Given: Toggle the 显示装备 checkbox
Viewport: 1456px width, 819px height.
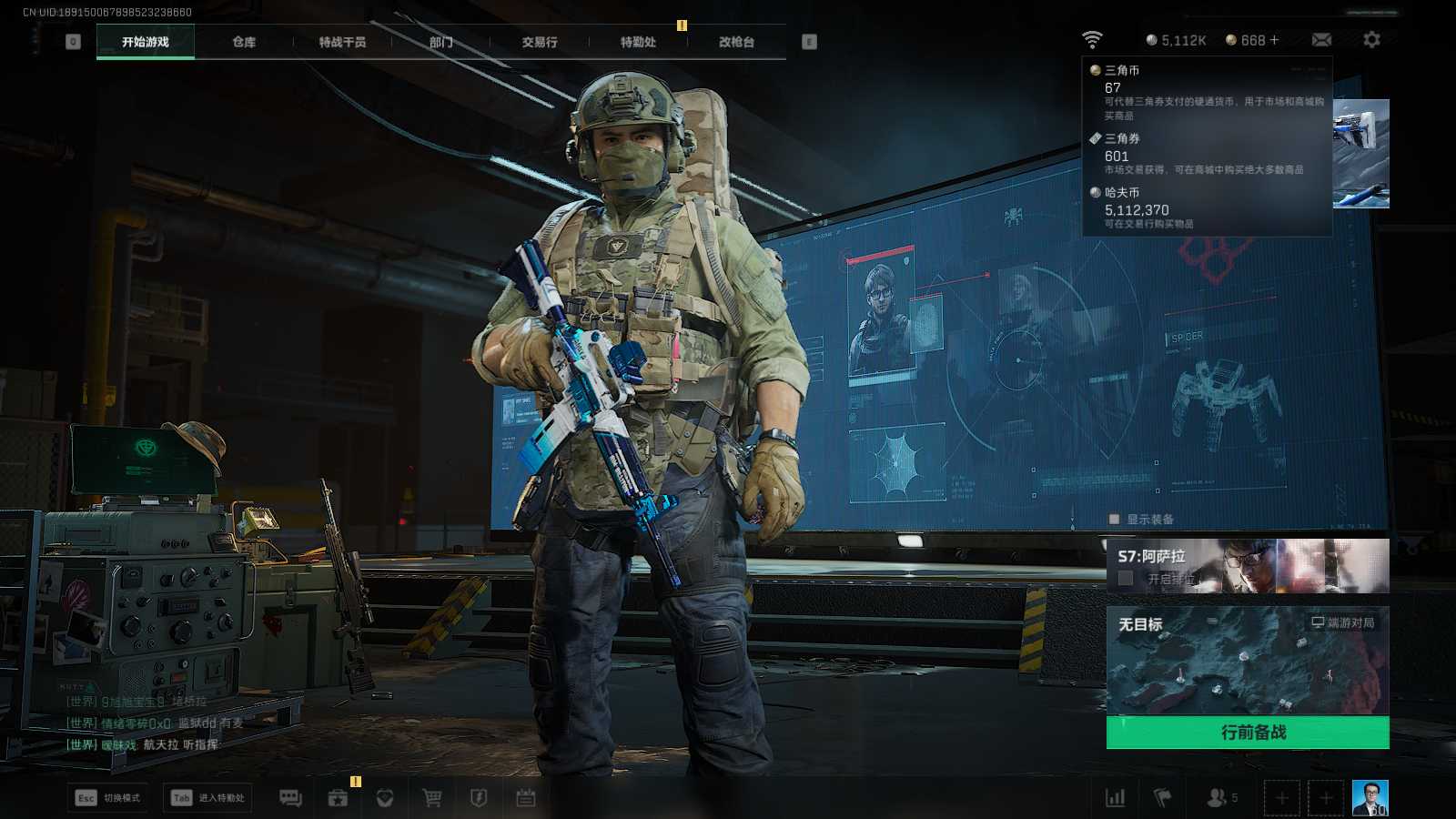Looking at the screenshot, I should tap(1114, 520).
